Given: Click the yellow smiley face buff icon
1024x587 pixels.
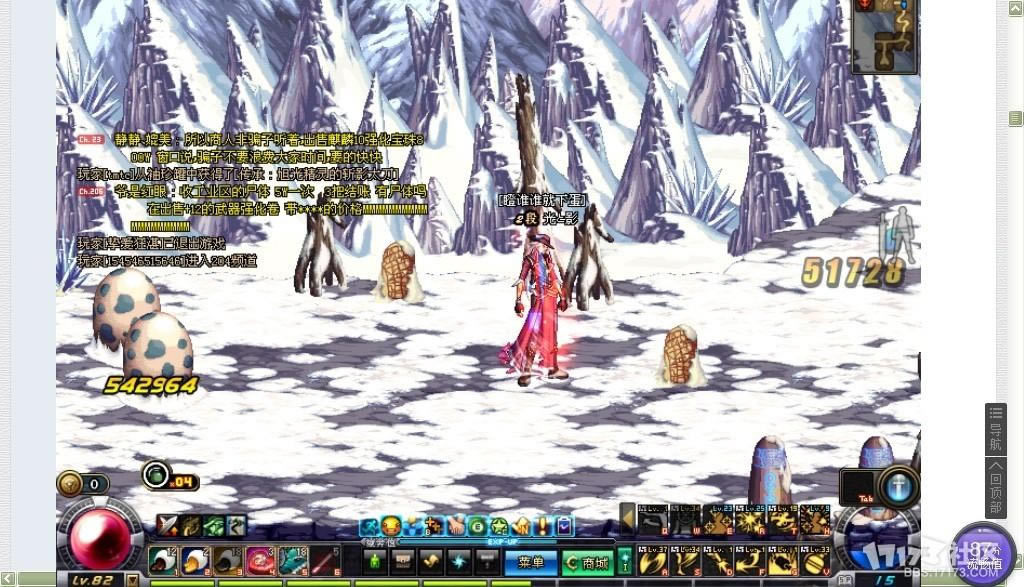Looking at the screenshot, I should click(391, 526).
